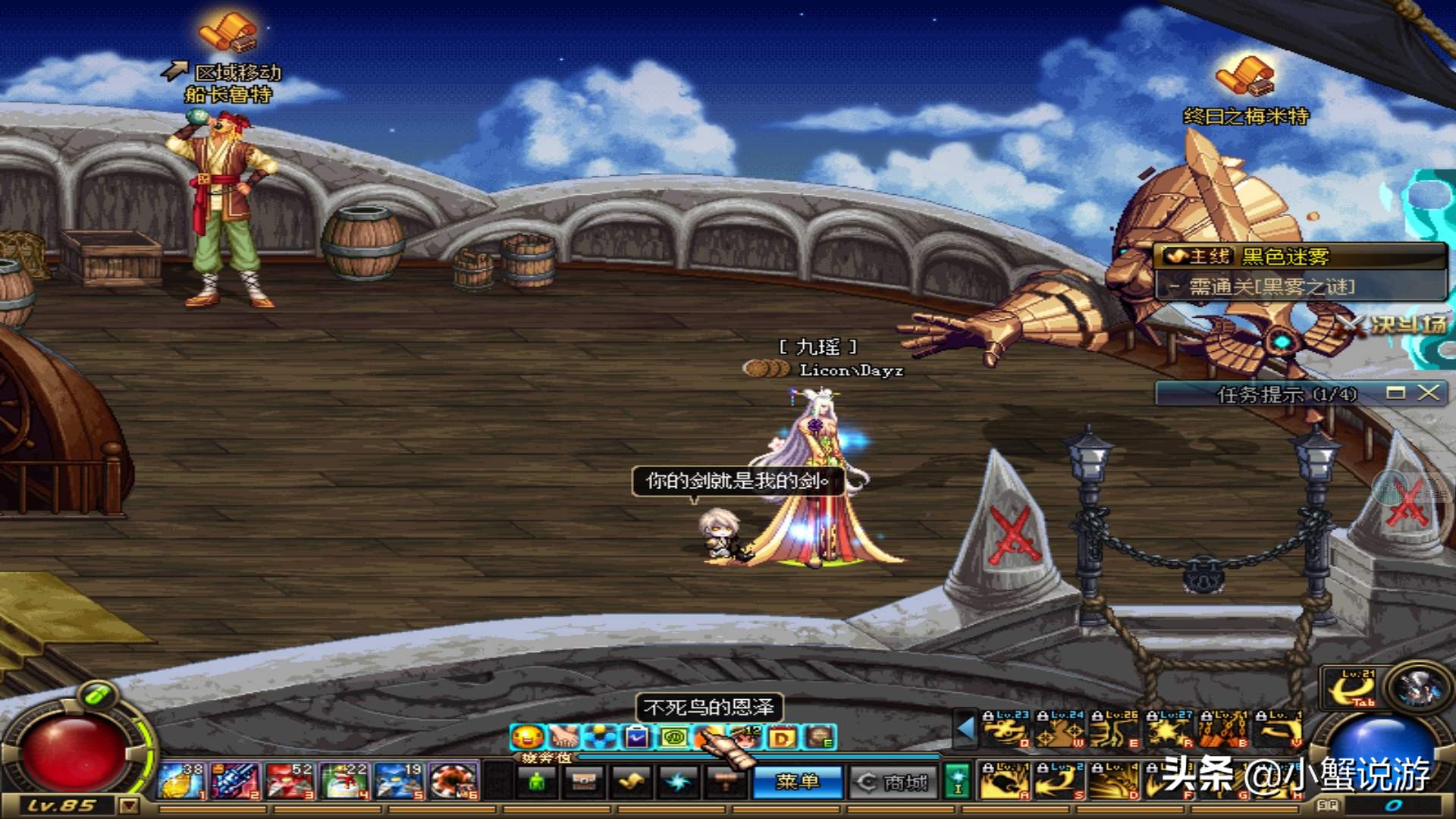
Task: Open the green character figure icon
Action: click(537, 782)
